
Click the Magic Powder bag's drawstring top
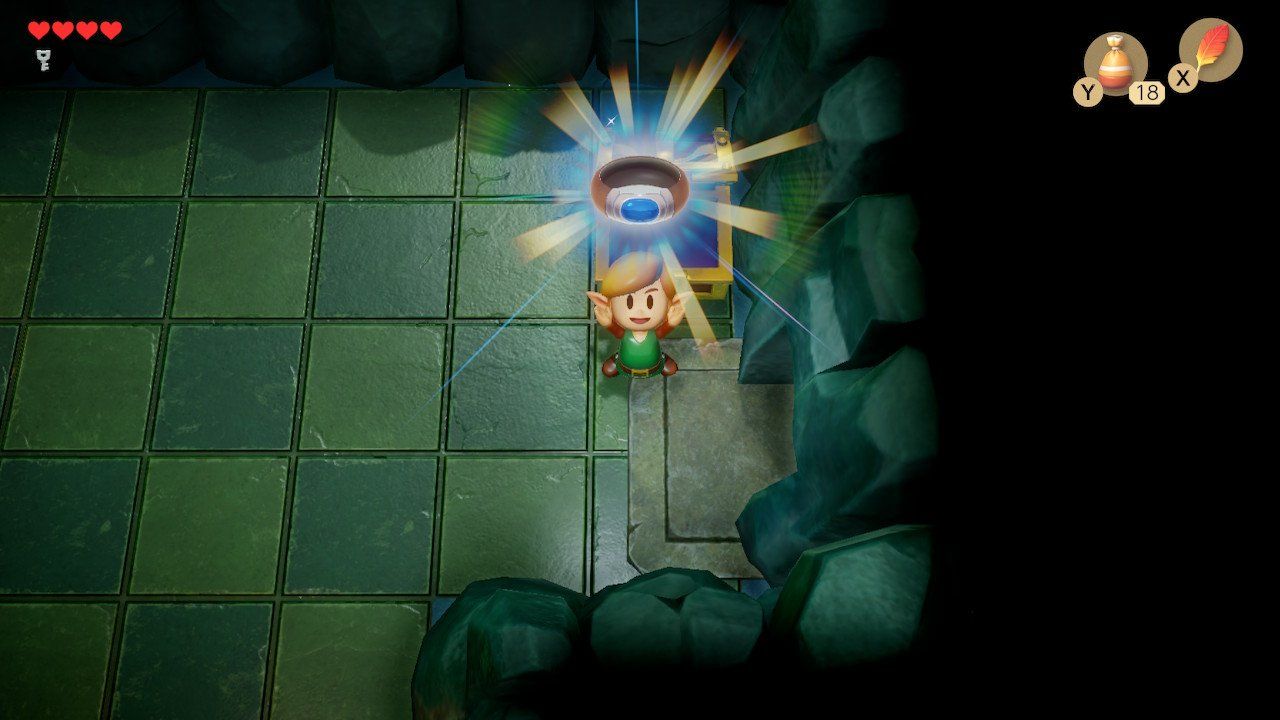coord(1117,40)
